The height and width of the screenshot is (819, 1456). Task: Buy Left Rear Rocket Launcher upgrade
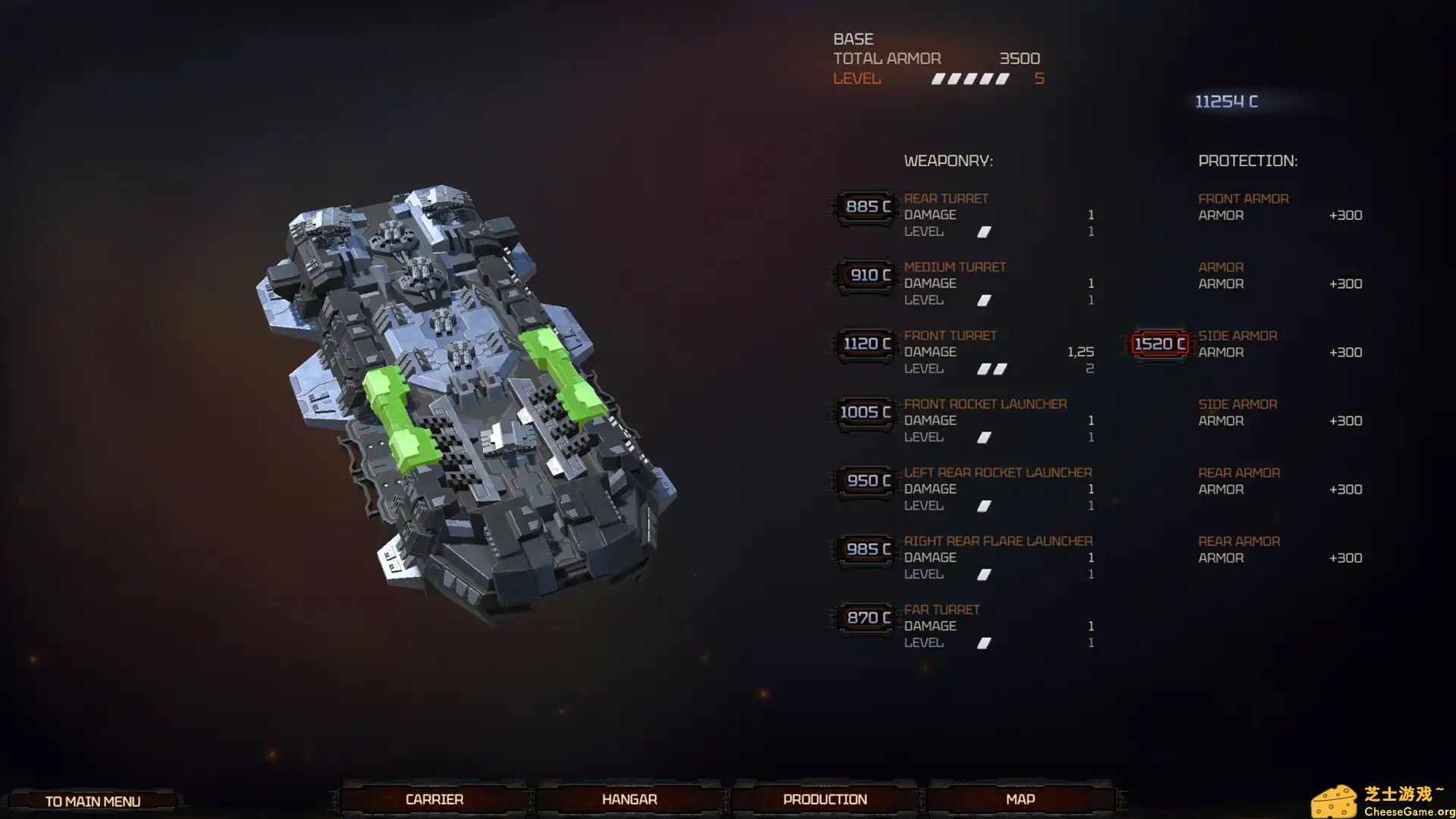click(x=866, y=481)
